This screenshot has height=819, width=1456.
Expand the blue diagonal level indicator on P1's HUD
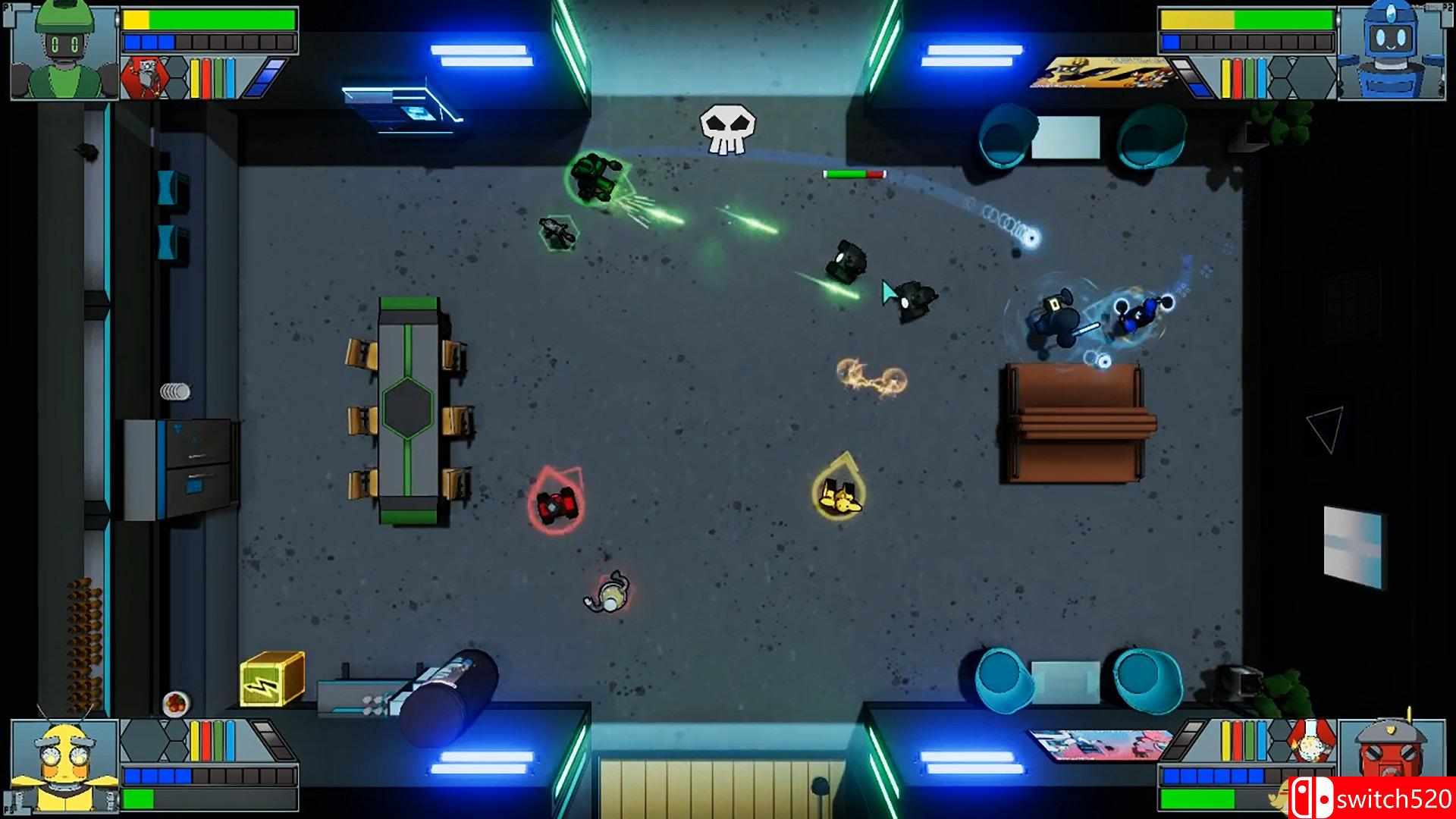(x=265, y=77)
